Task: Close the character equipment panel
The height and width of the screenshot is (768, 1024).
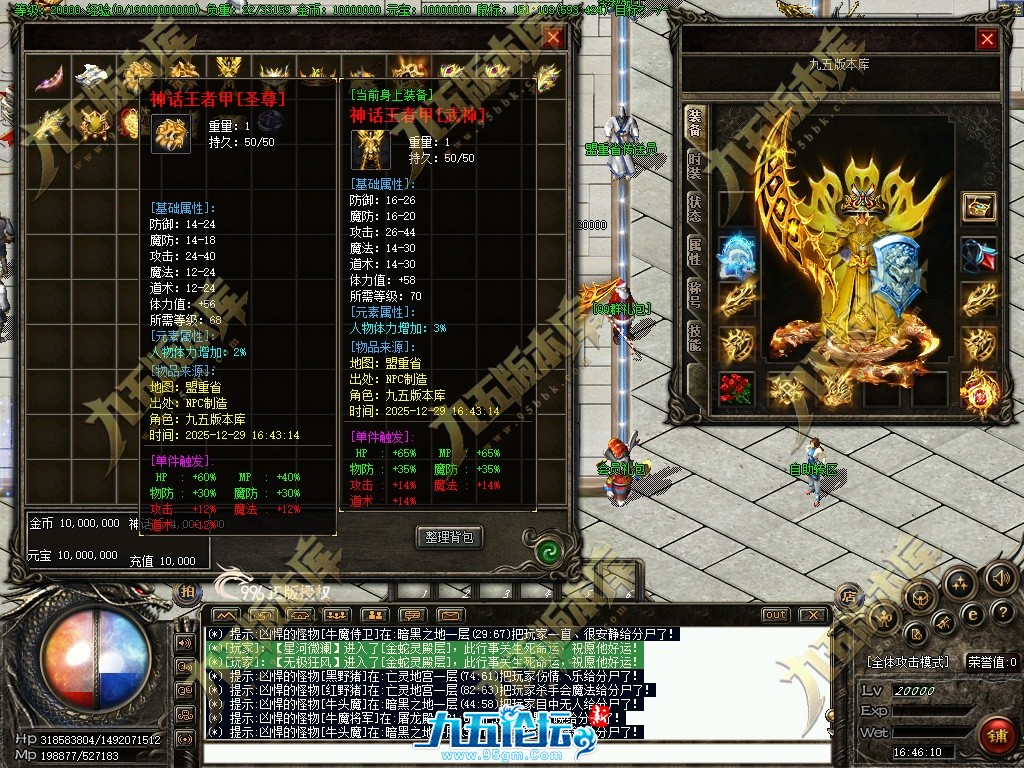Action: click(x=987, y=39)
